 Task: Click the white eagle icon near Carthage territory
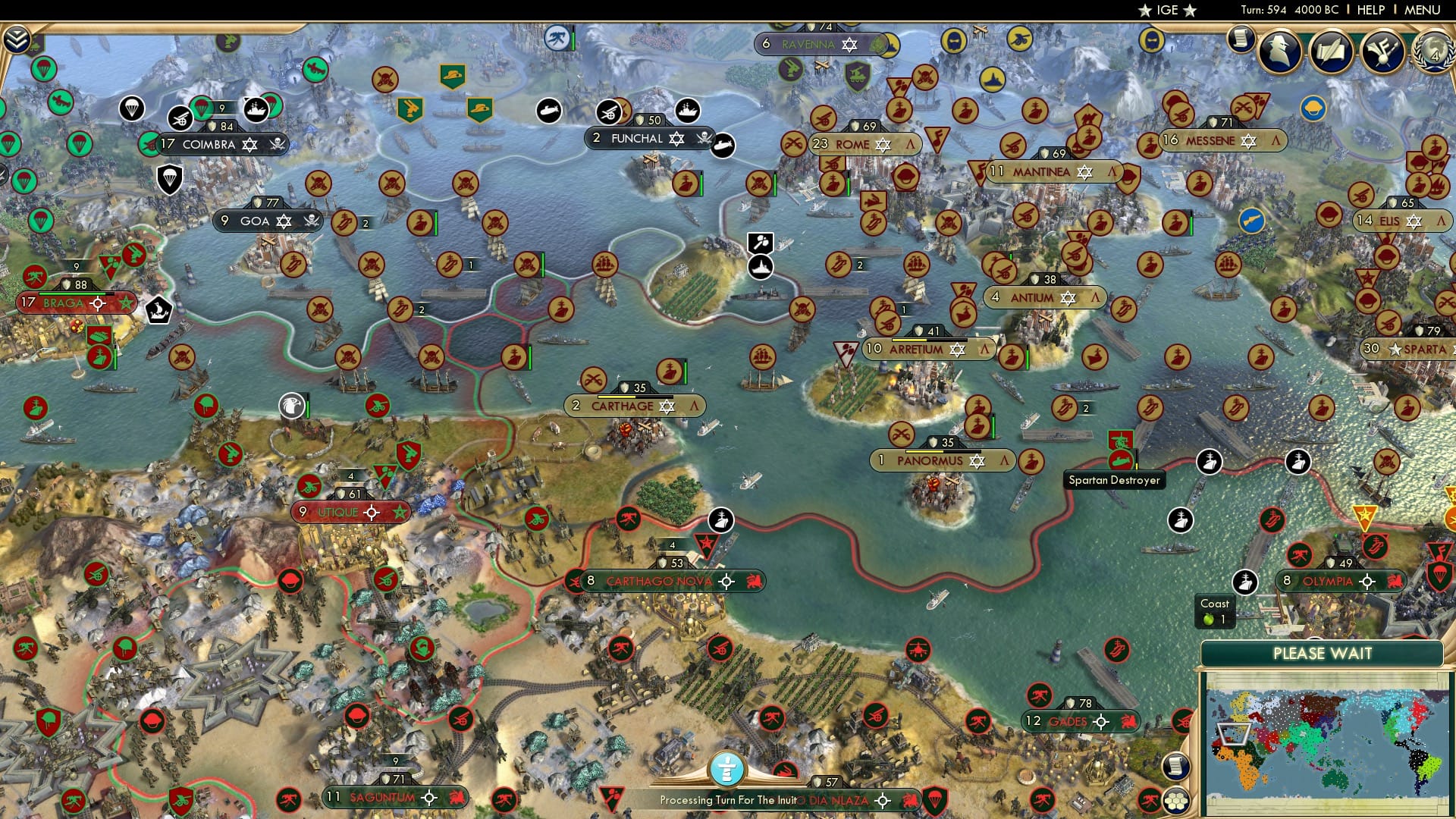[x=292, y=406]
